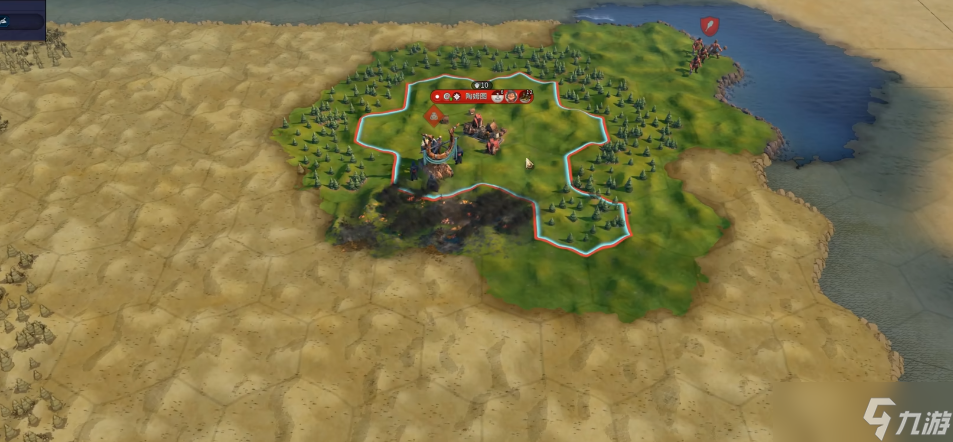Open the dark blue panel in corner

[x=21, y=19]
